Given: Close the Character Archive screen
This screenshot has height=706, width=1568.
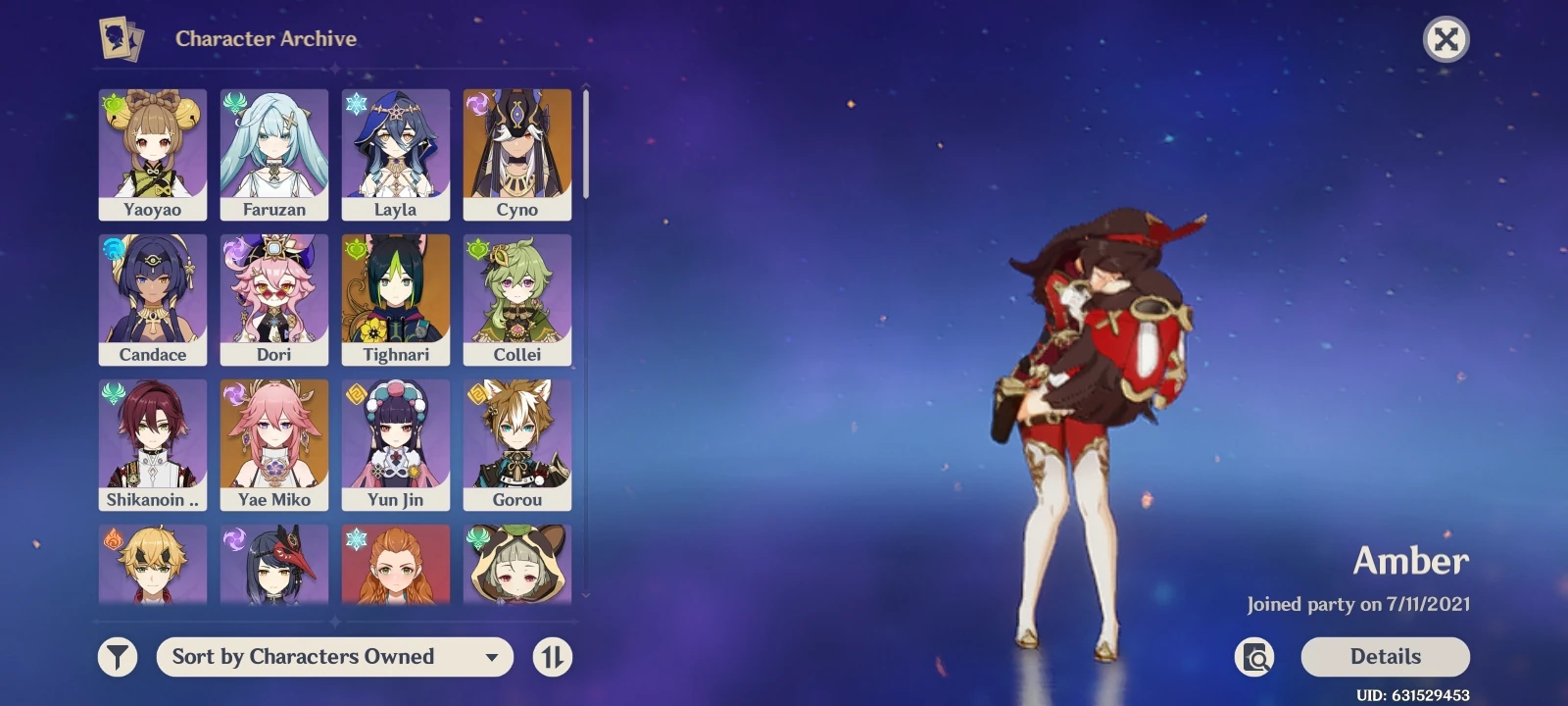Looking at the screenshot, I should coord(1446,39).
